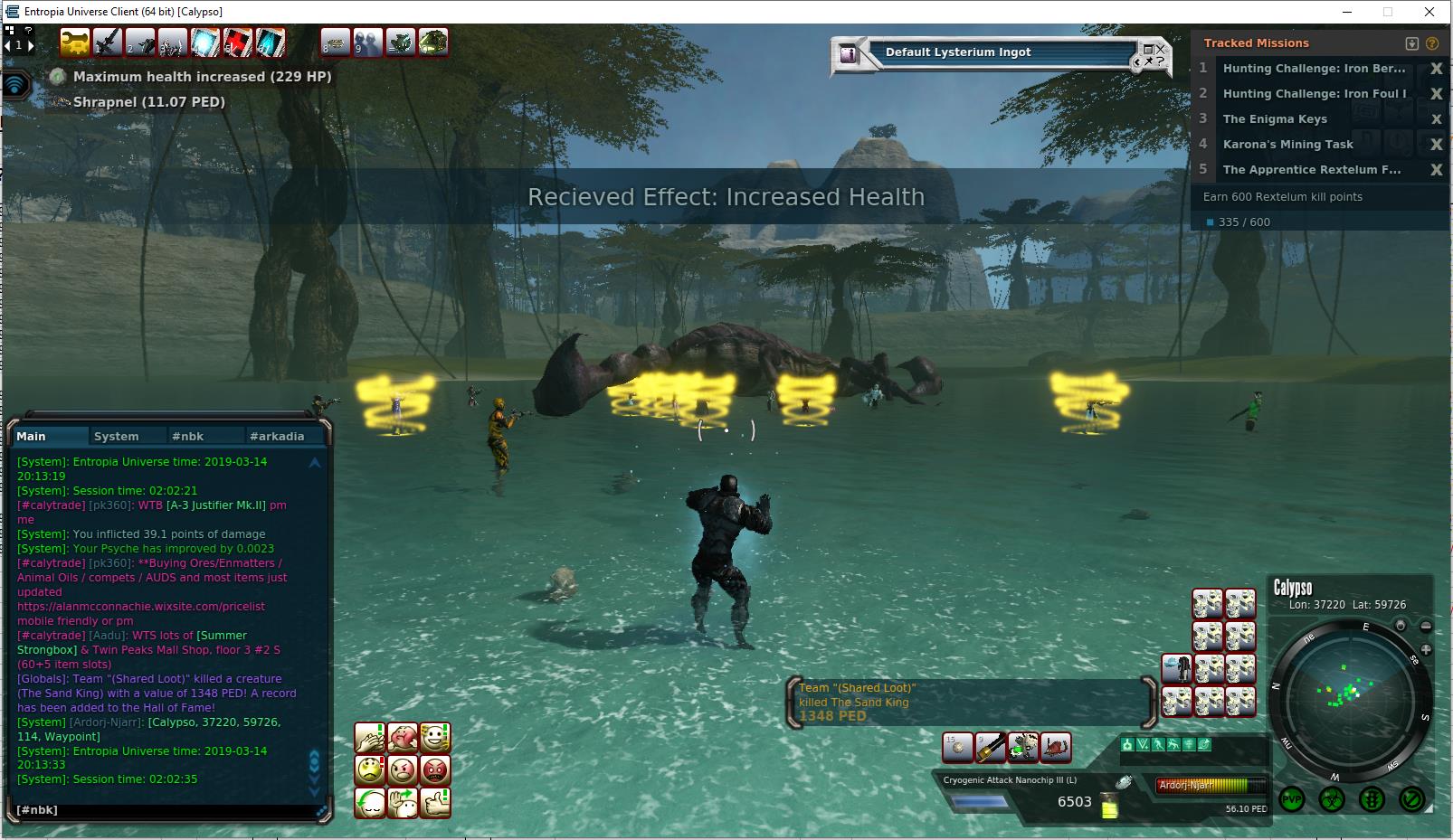Image resolution: width=1453 pixels, height=840 pixels.
Task: Activate the angry red face emote
Action: pyautogui.click(x=435, y=770)
